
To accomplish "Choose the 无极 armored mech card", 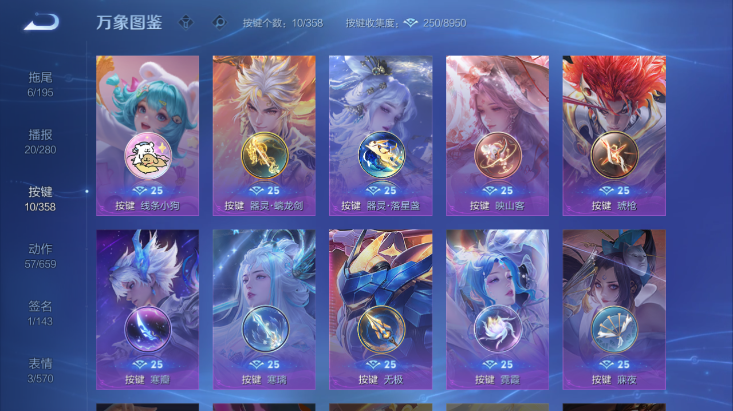I will click(x=381, y=309).
